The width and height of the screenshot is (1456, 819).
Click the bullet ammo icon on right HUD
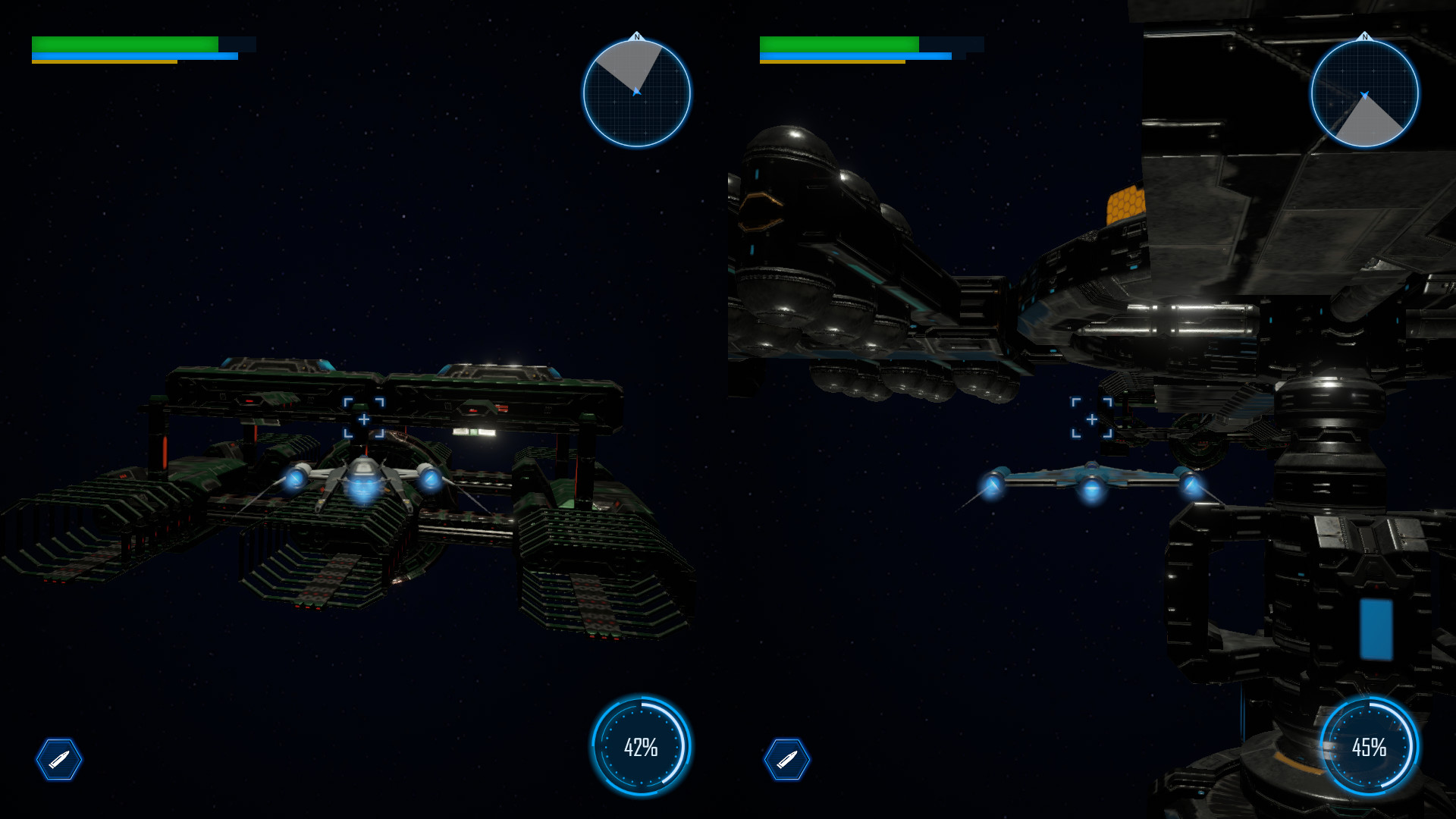(789, 761)
